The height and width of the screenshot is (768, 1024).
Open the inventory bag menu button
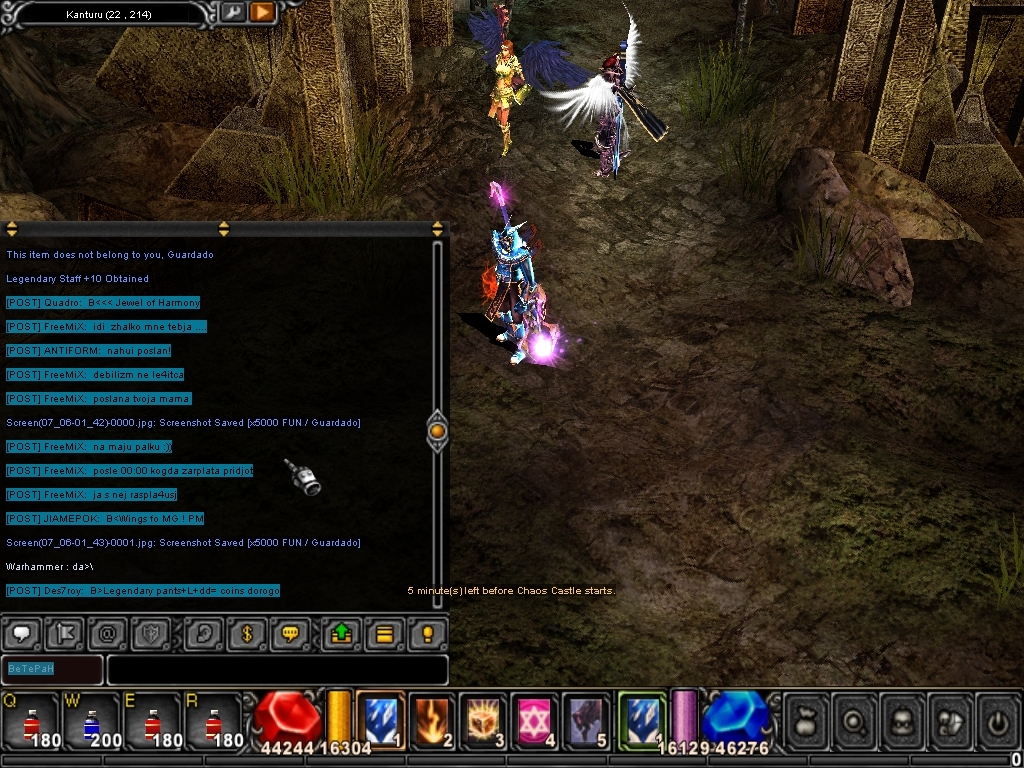806,720
